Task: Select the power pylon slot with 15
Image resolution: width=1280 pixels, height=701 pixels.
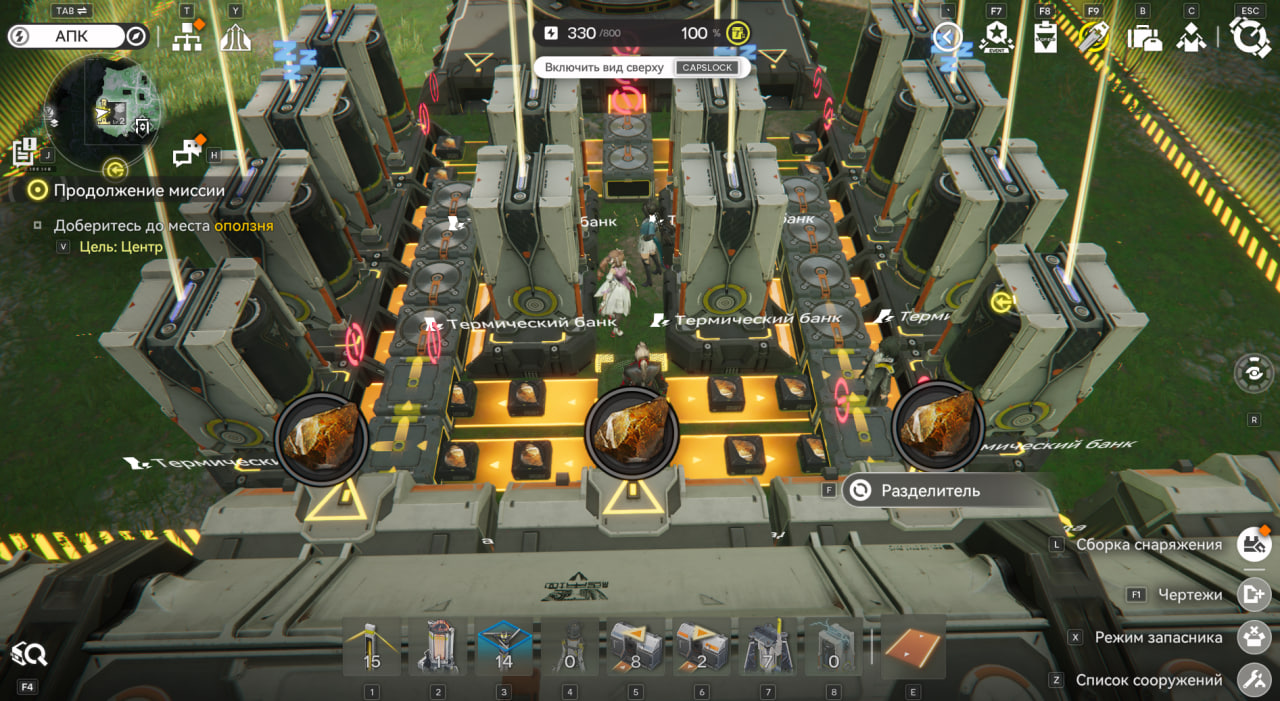Action: coord(372,647)
